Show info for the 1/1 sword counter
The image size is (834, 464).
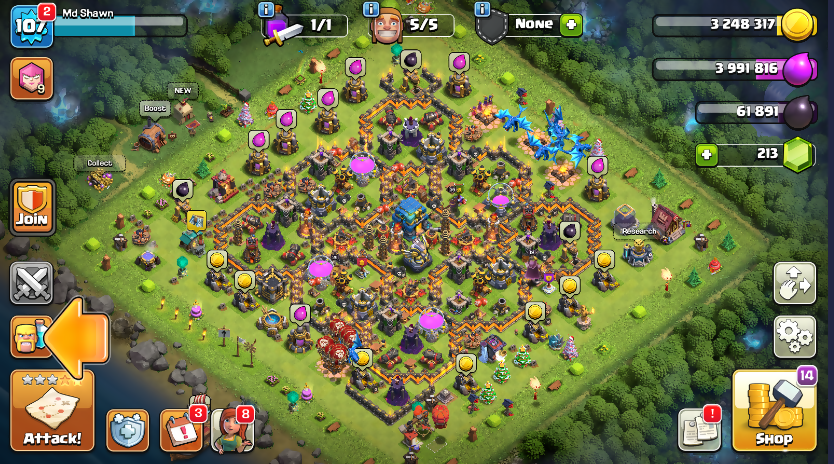point(266,9)
